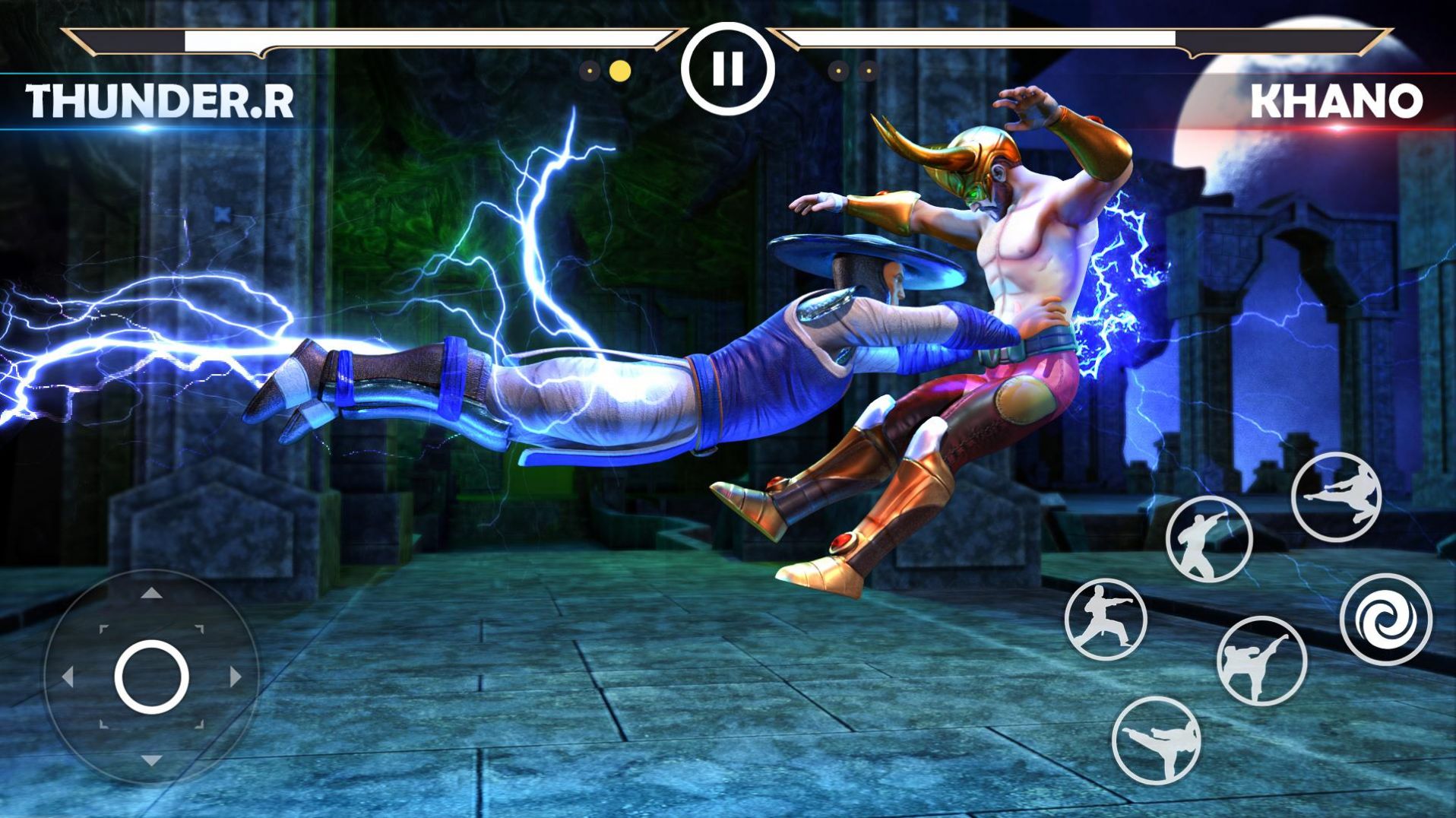Screen dimensions: 1456x818
Task: Move left with the joystick left arrow
Action: click(x=68, y=677)
